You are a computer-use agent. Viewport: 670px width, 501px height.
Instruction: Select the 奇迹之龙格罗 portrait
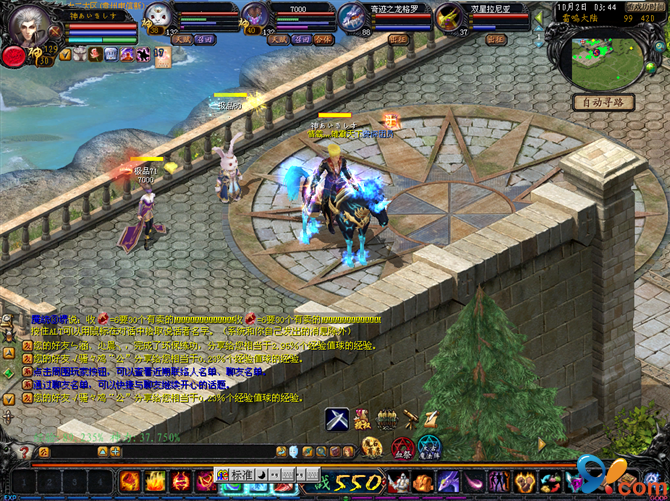pyautogui.click(x=350, y=17)
